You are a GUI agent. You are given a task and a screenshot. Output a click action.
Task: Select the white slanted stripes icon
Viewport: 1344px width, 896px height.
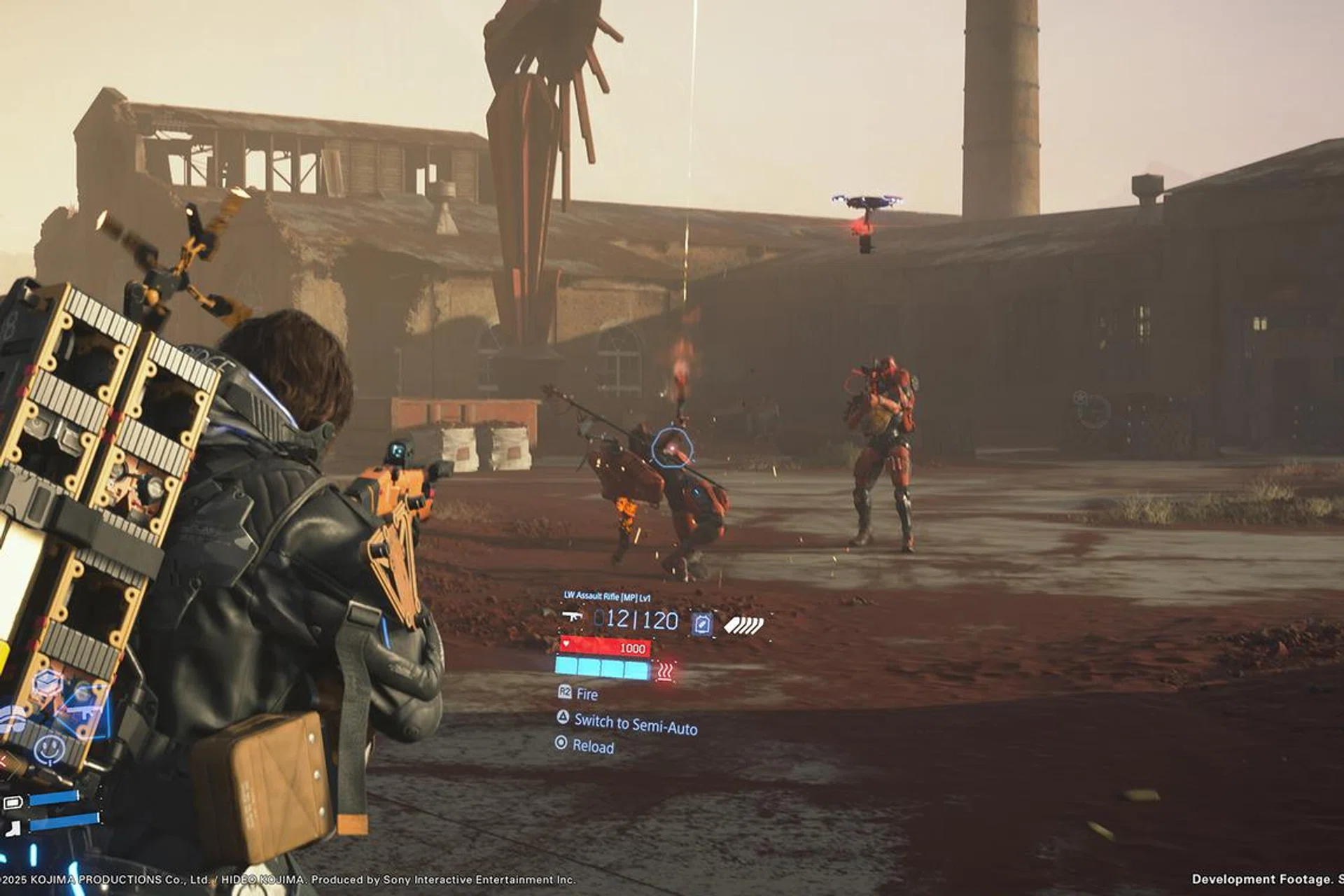[x=743, y=624]
